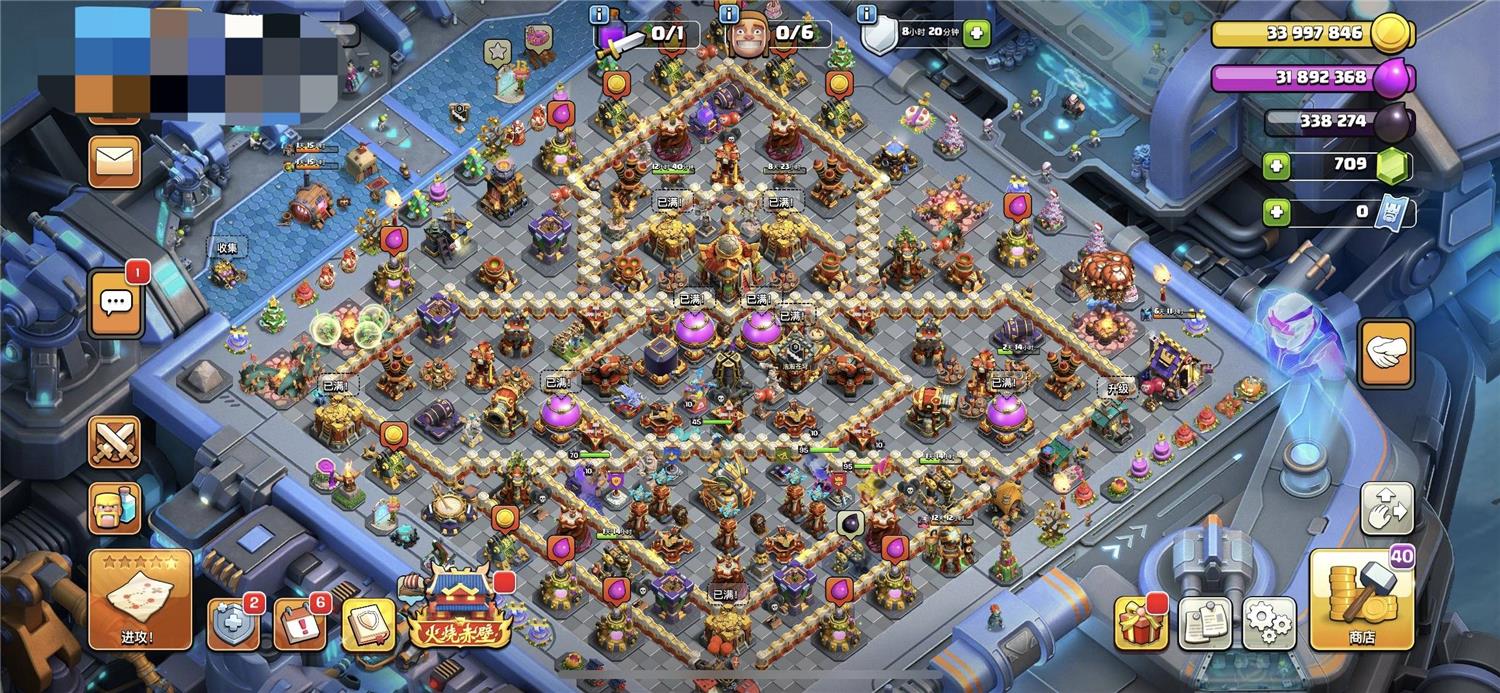The width and height of the screenshot is (1500, 693).
Task: Open the red gift box rewards
Action: click(x=1141, y=623)
